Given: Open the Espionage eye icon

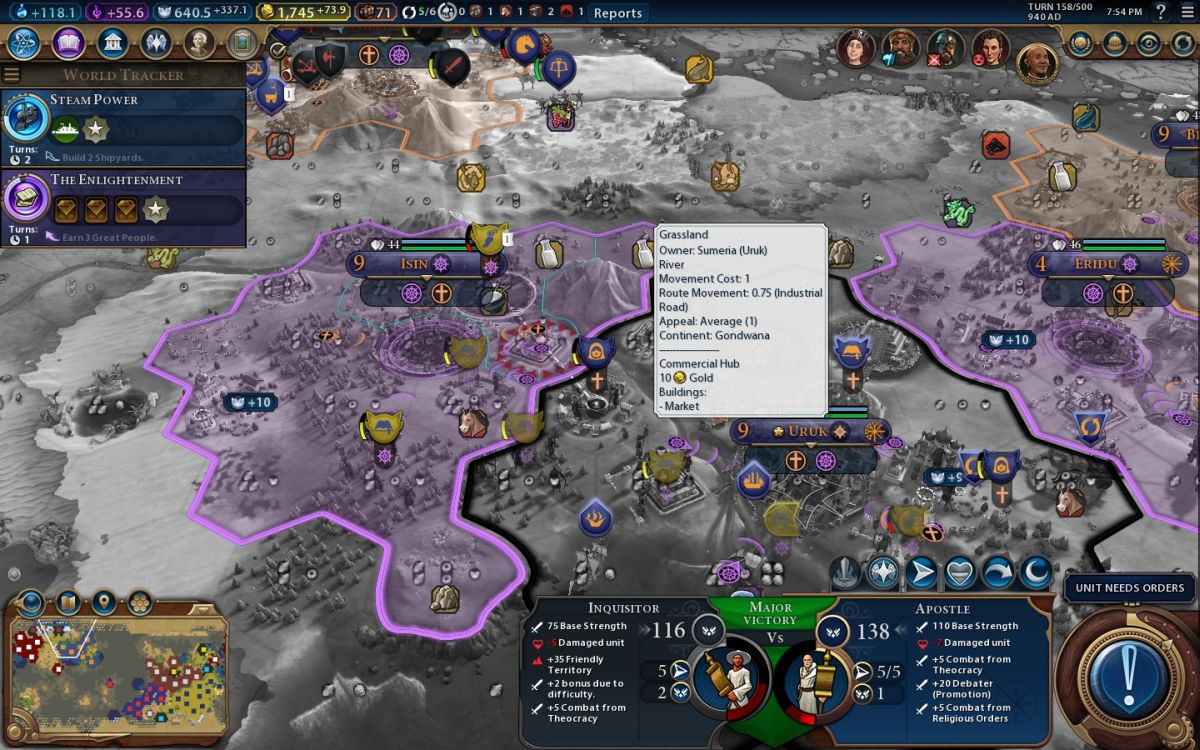Looking at the screenshot, I should 1147,44.
